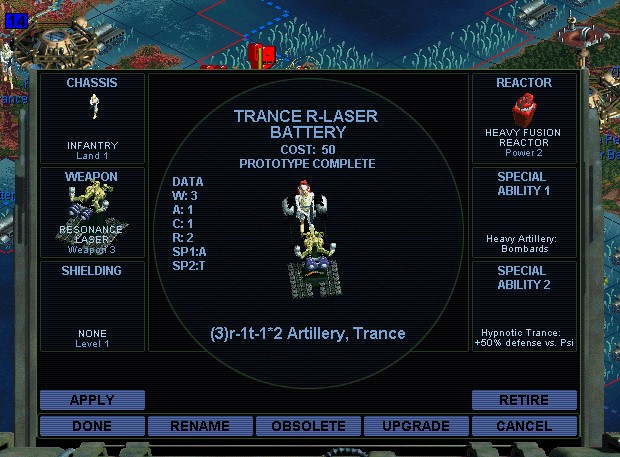Select the Upgrade button
Image resolution: width=620 pixels, height=457 pixels.
(415, 426)
